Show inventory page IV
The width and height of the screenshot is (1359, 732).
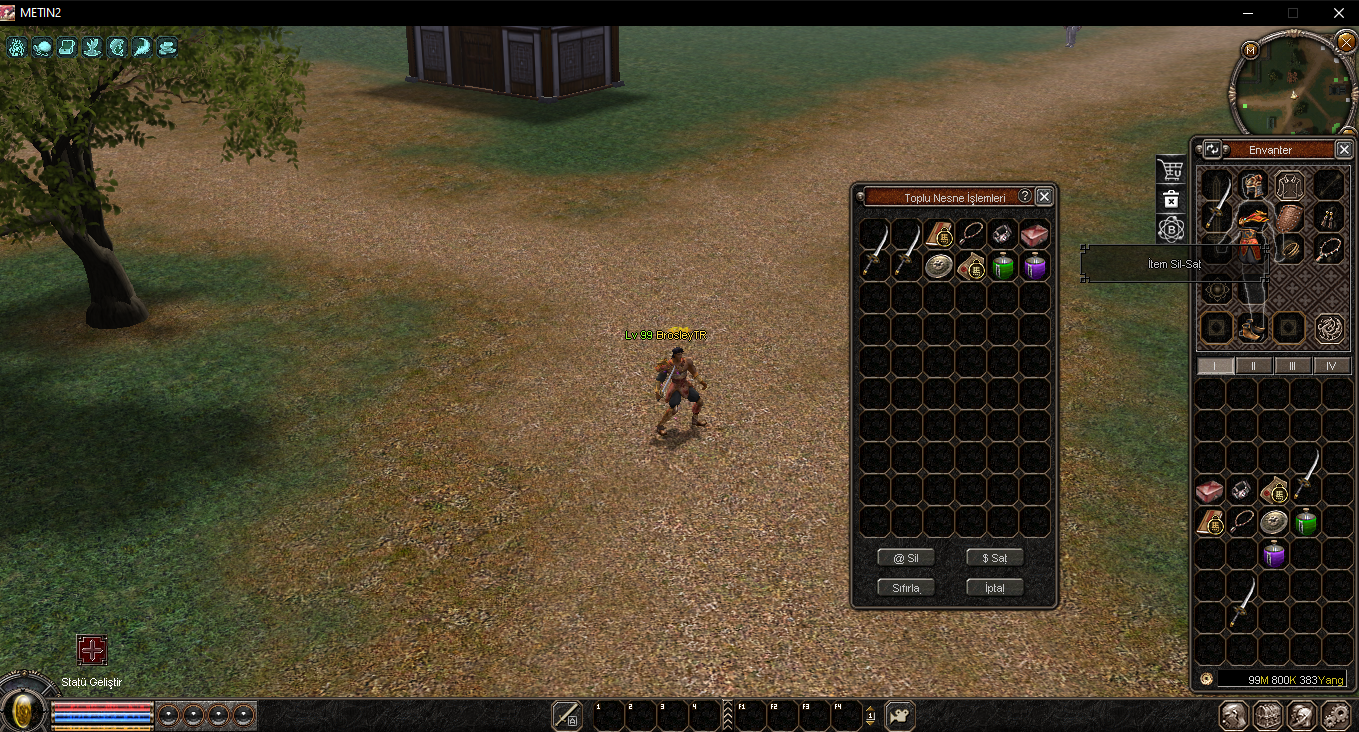click(1332, 366)
